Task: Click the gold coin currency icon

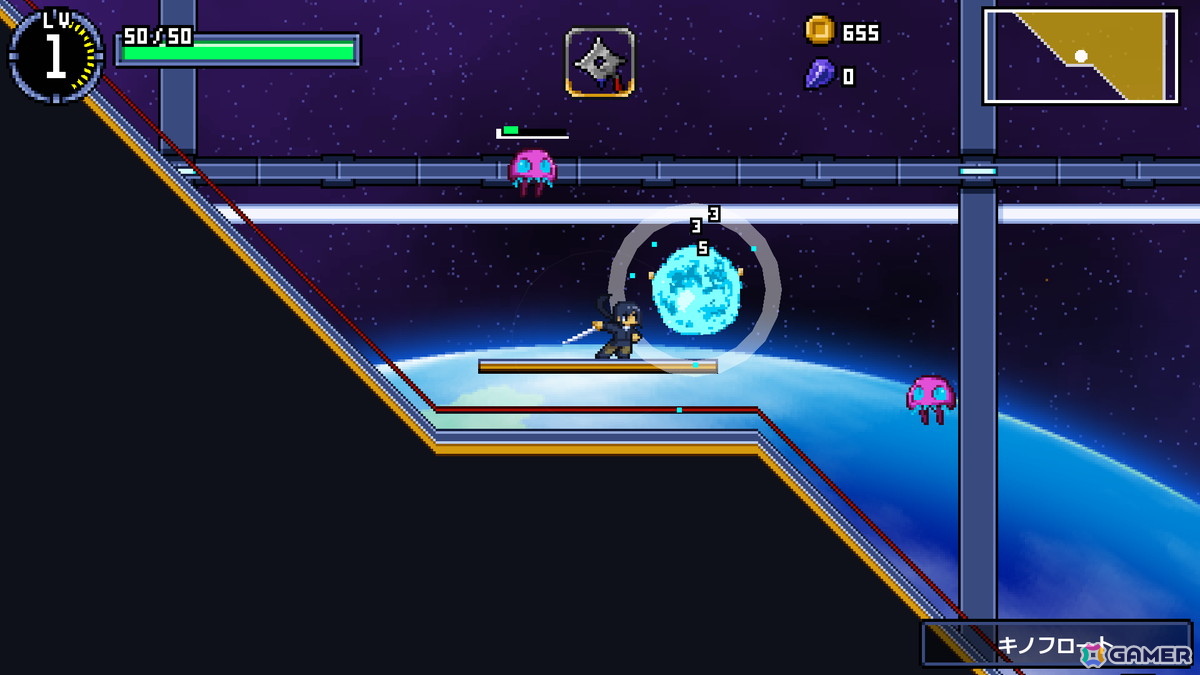Action: [x=820, y=30]
